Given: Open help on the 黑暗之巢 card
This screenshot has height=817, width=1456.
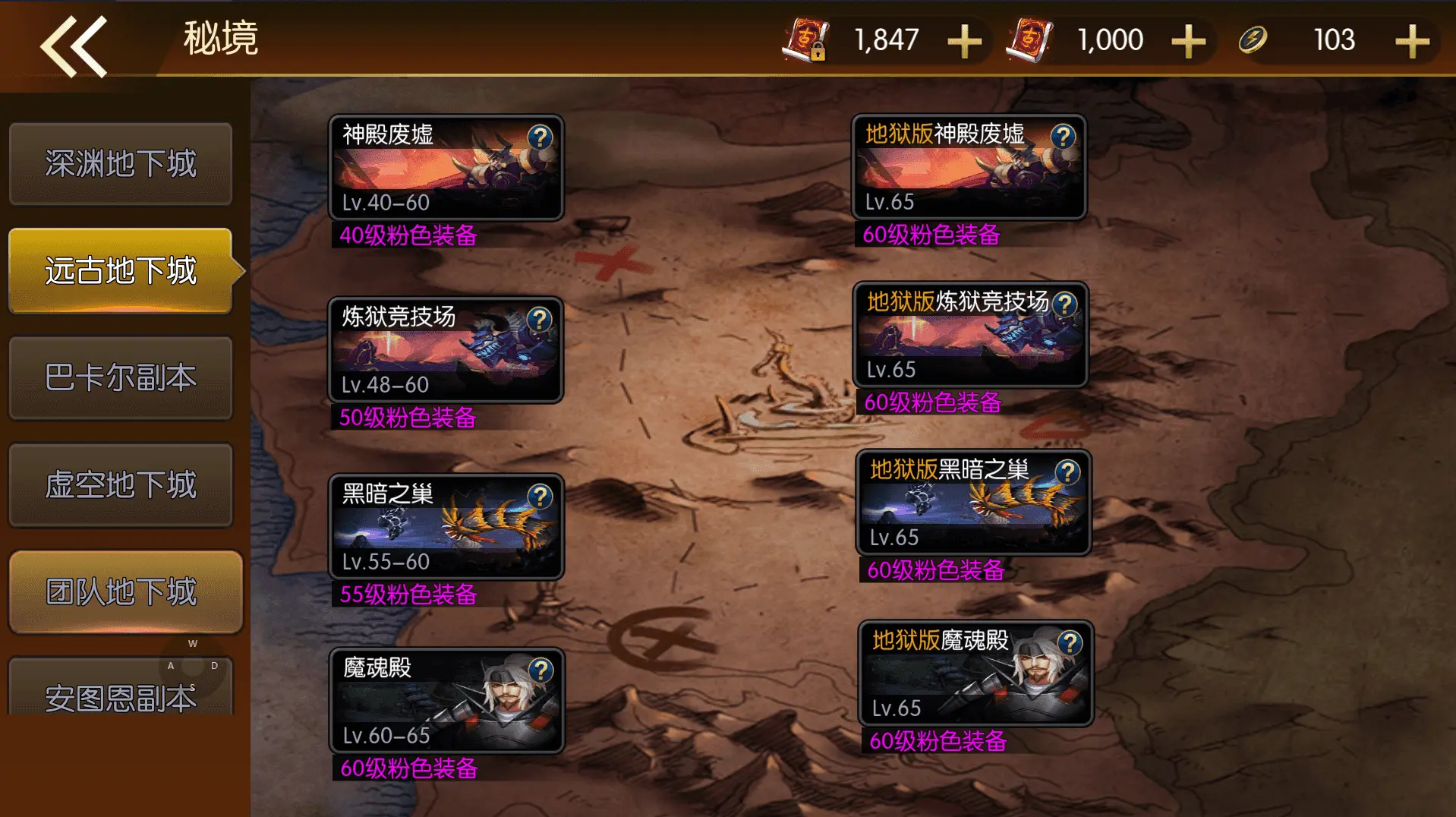Looking at the screenshot, I should pyautogui.click(x=540, y=497).
